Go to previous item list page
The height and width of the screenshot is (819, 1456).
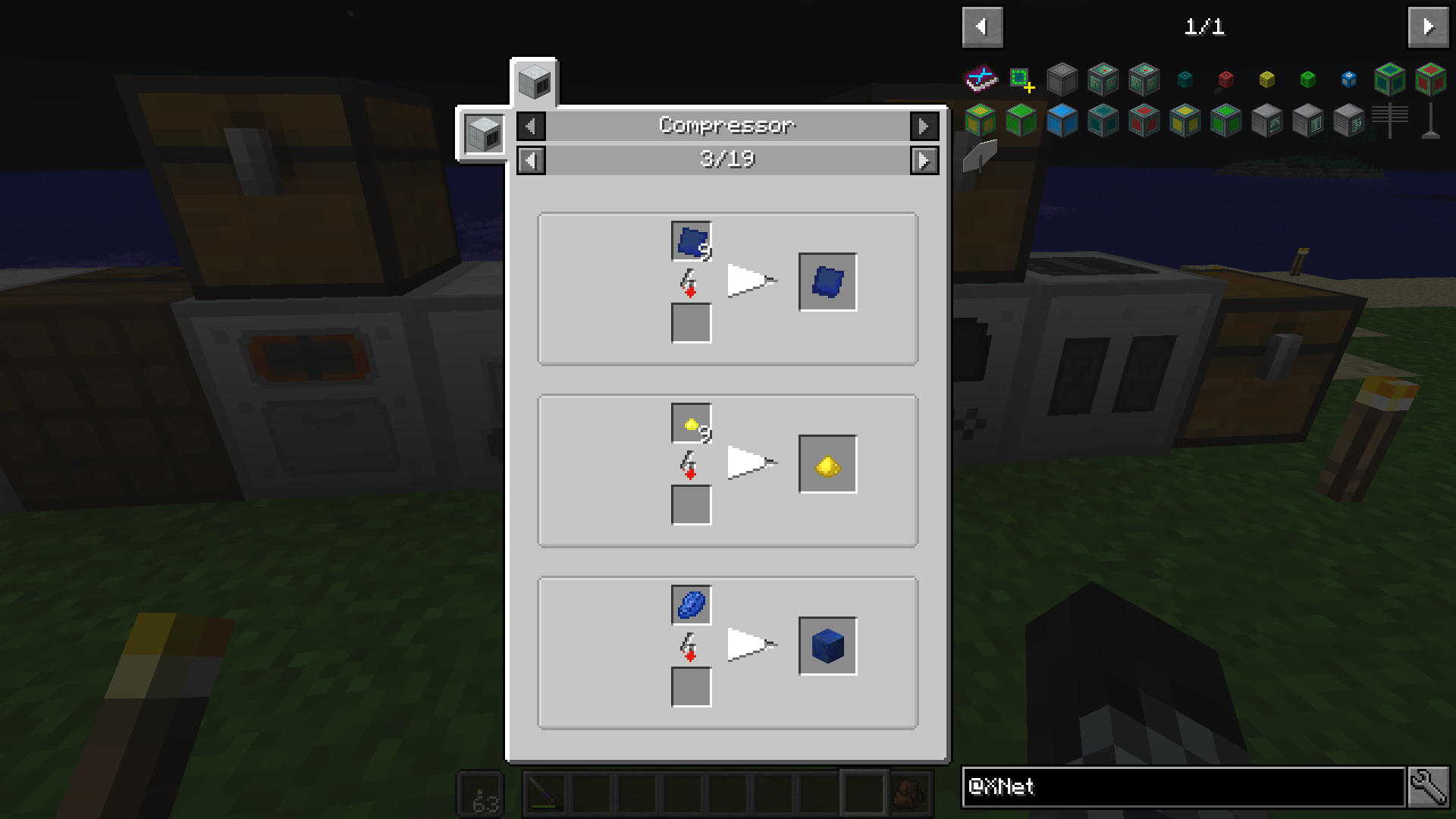click(x=982, y=27)
